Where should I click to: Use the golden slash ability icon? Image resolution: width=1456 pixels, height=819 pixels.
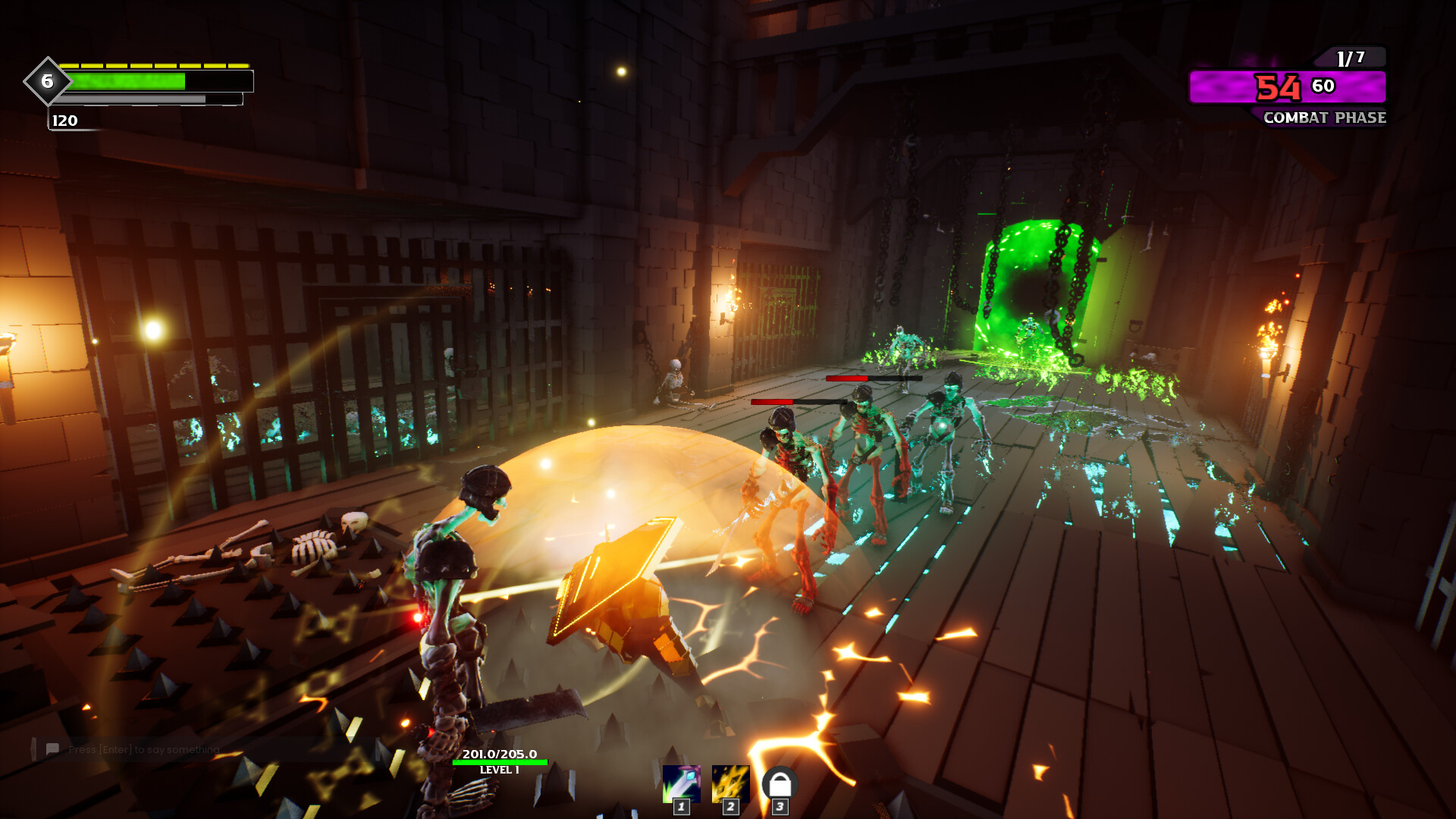click(x=730, y=783)
